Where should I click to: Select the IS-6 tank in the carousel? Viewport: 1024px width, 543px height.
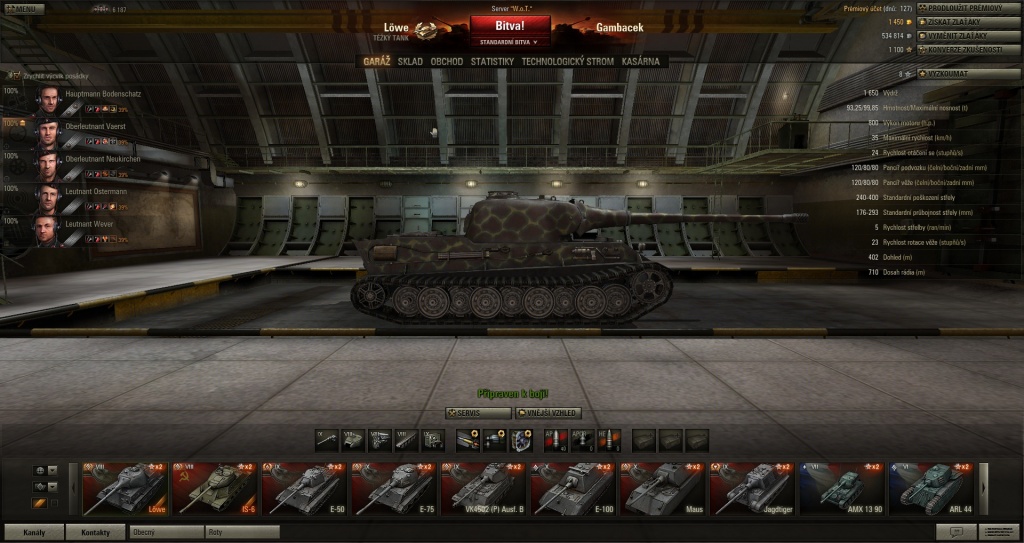coord(214,489)
